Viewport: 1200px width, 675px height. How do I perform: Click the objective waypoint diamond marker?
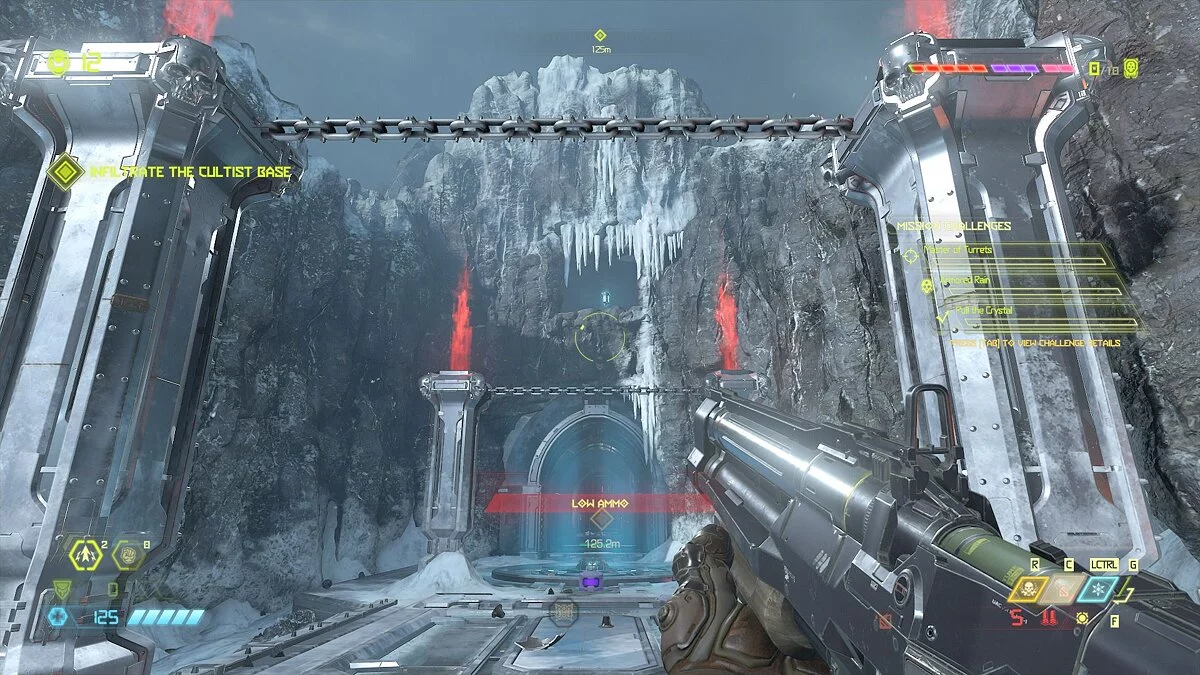(x=600, y=36)
